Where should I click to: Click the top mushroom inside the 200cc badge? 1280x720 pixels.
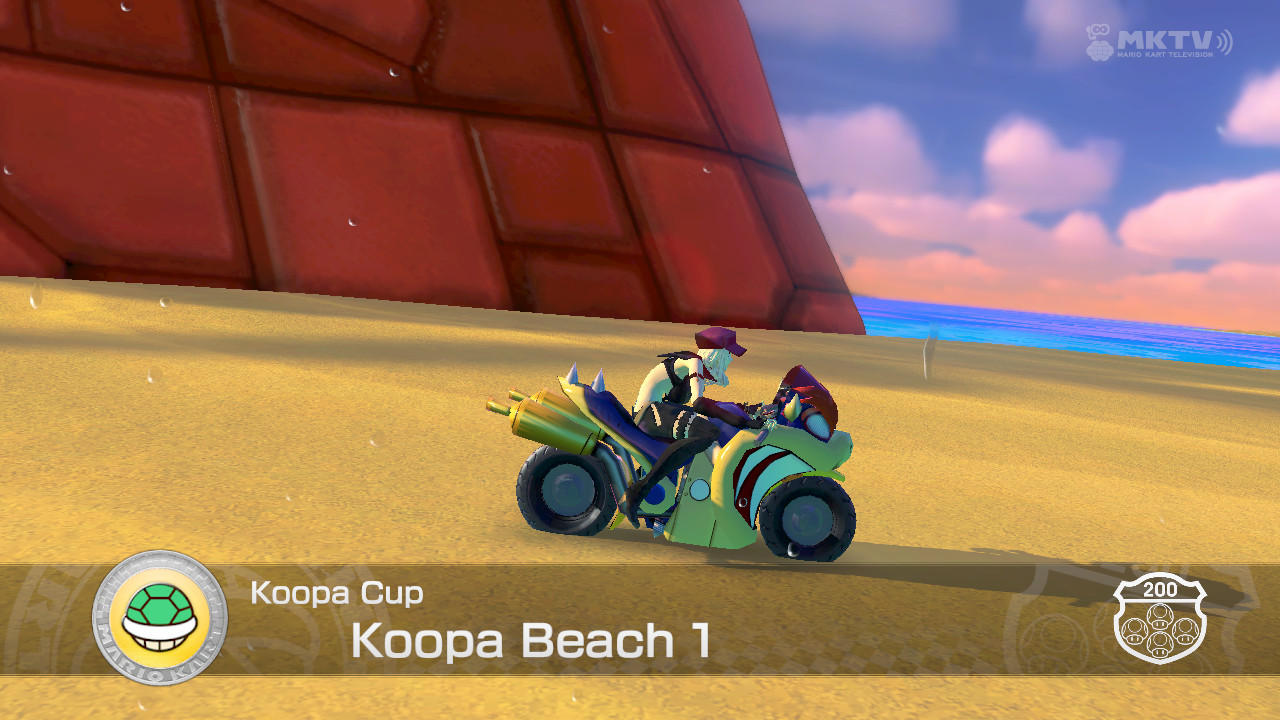tap(1160, 616)
